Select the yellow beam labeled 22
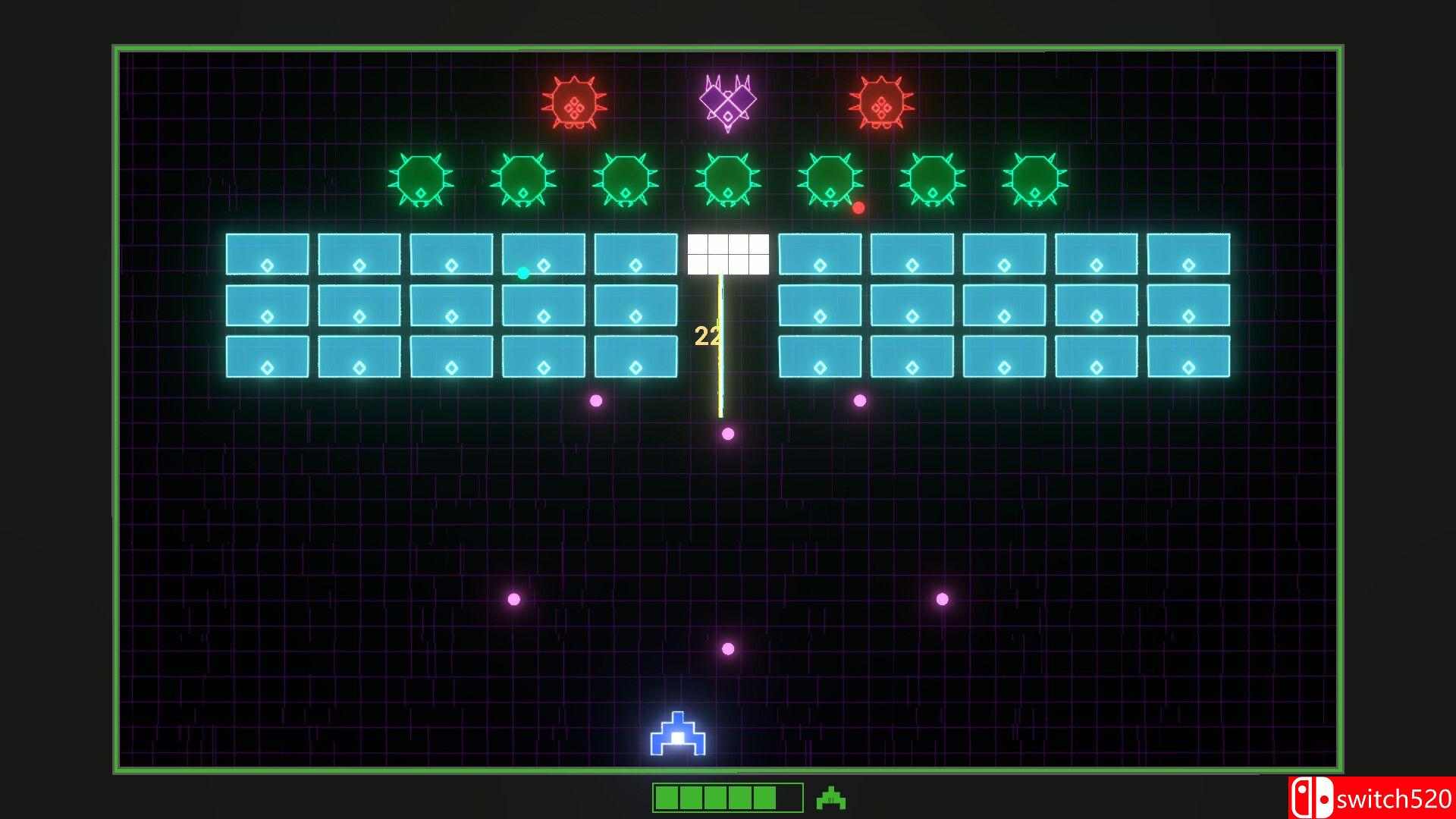This screenshot has width=1456, height=819. tap(719, 341)
